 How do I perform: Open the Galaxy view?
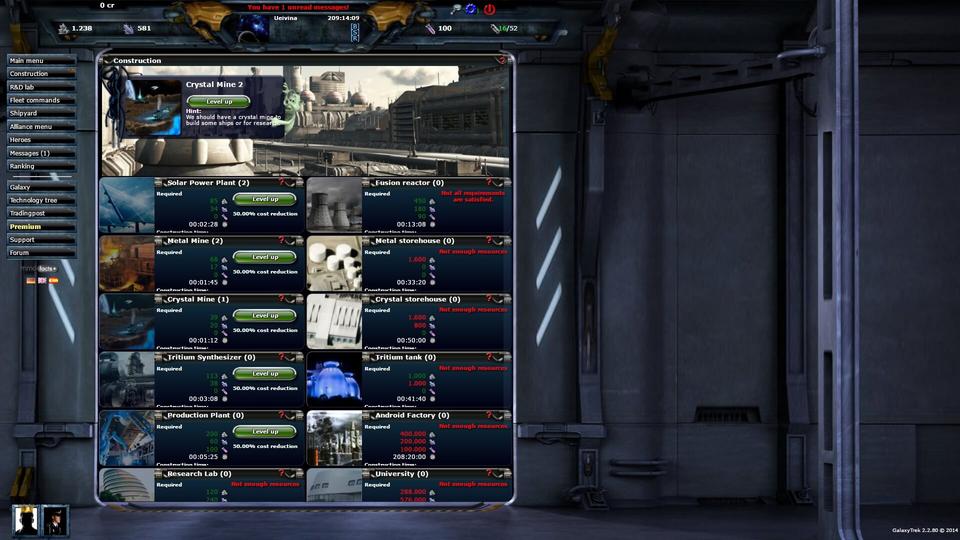41,187
